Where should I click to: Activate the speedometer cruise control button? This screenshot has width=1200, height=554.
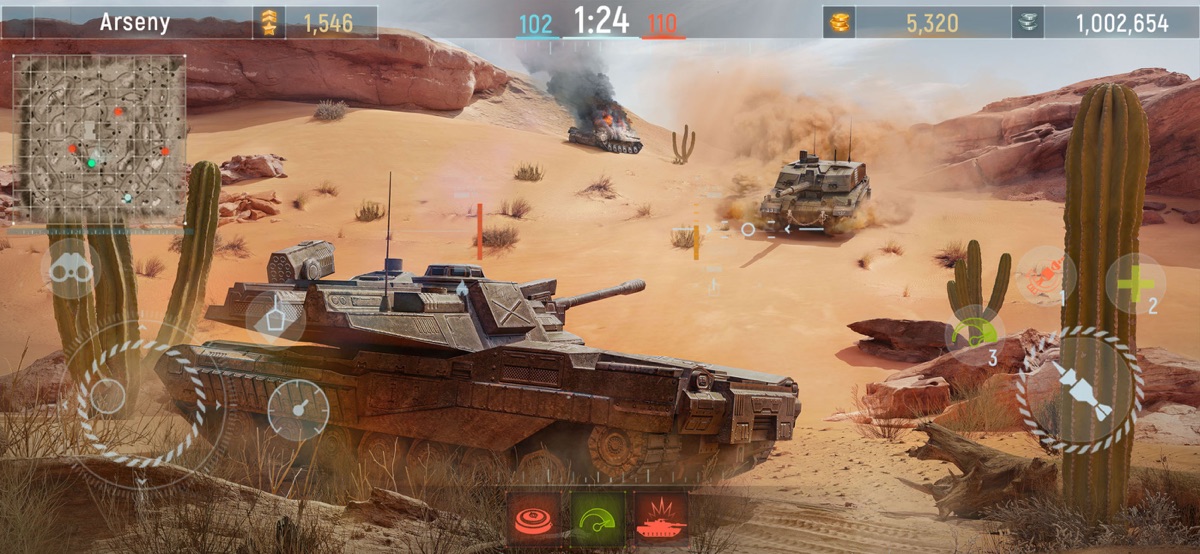click(x=297, y=410)
